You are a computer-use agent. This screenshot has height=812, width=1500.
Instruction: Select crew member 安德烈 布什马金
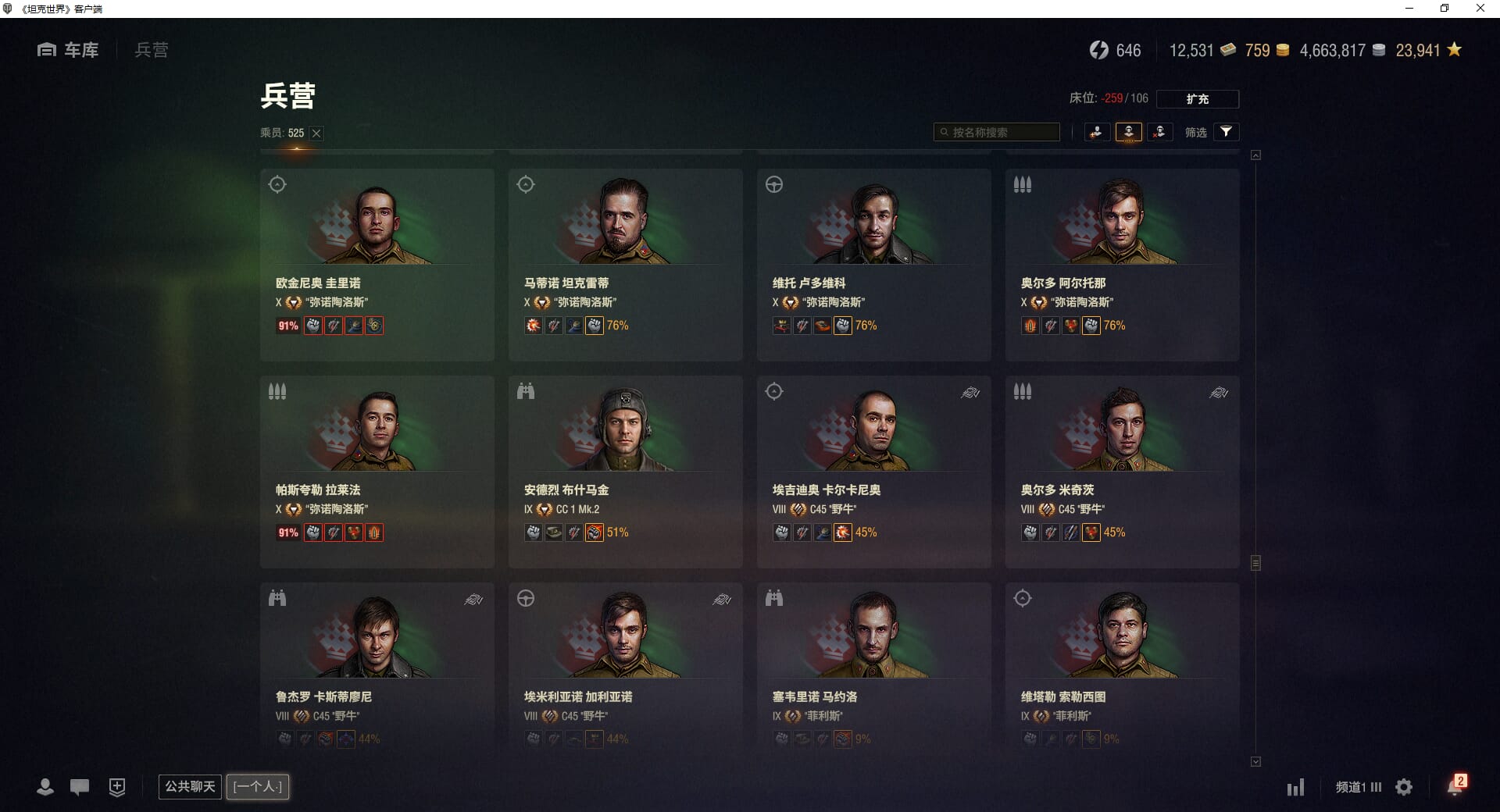click(625, 471)
